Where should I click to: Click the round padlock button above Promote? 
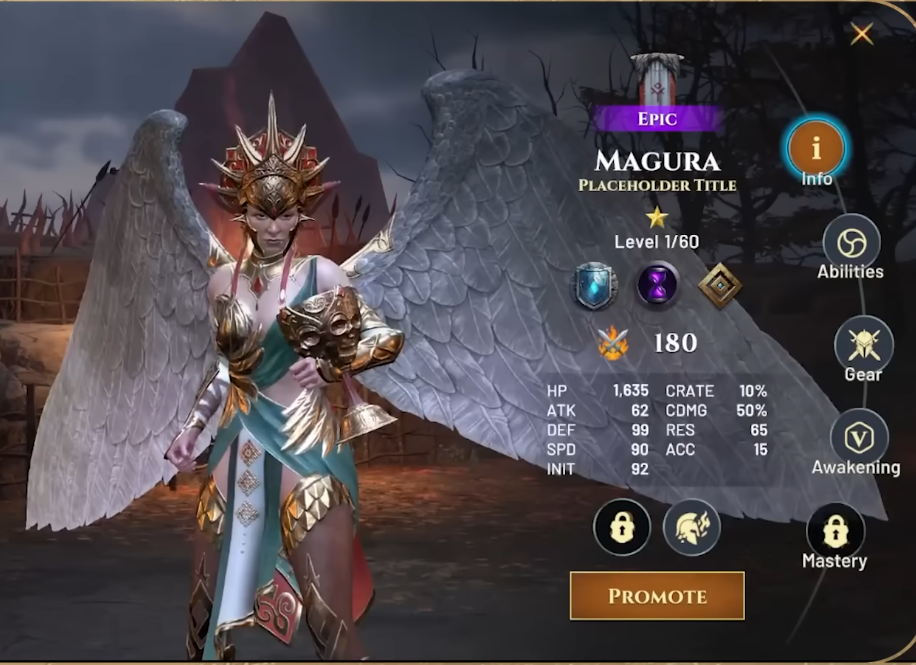coord(622,527)
